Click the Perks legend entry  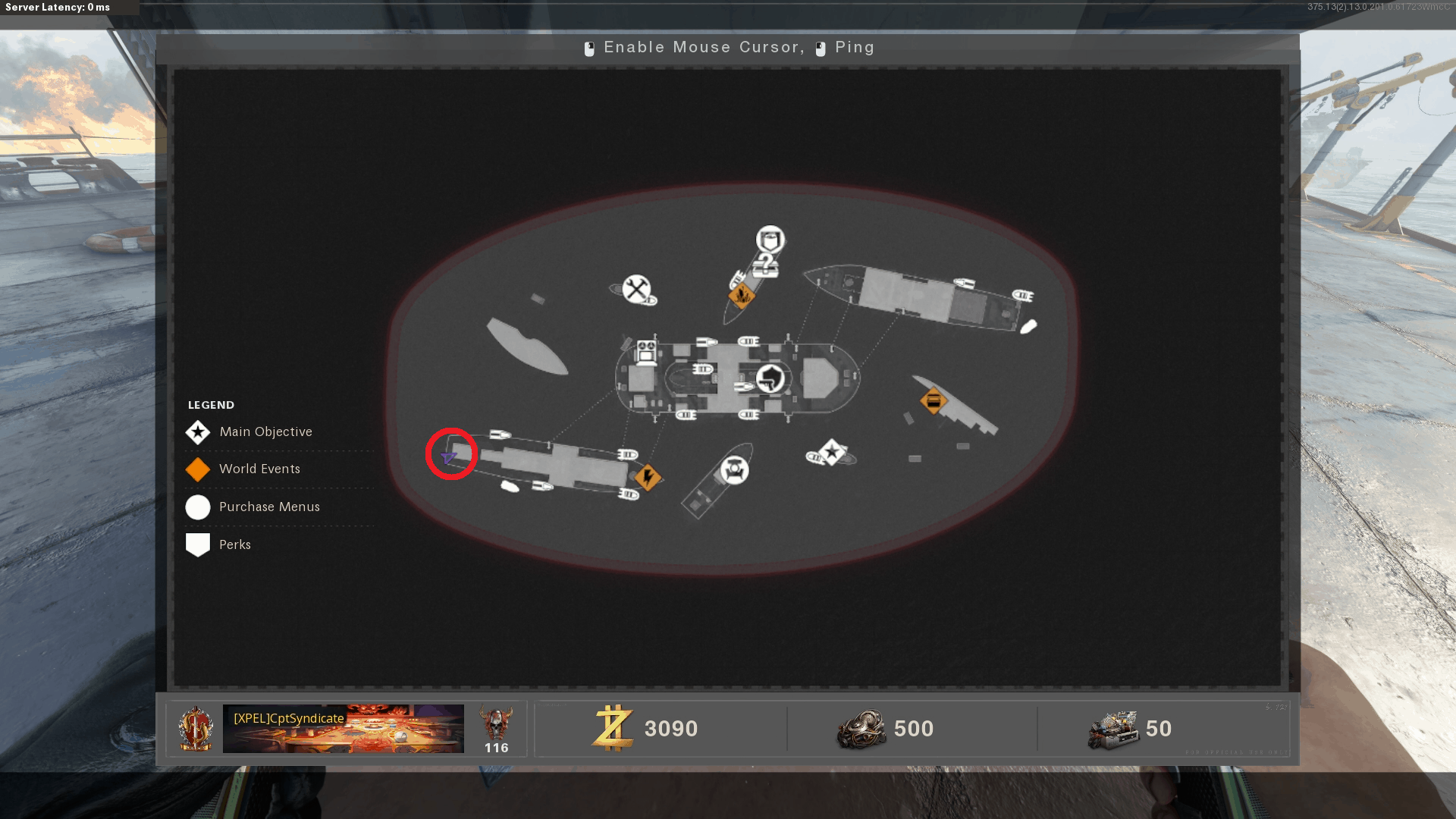[234, 545]
